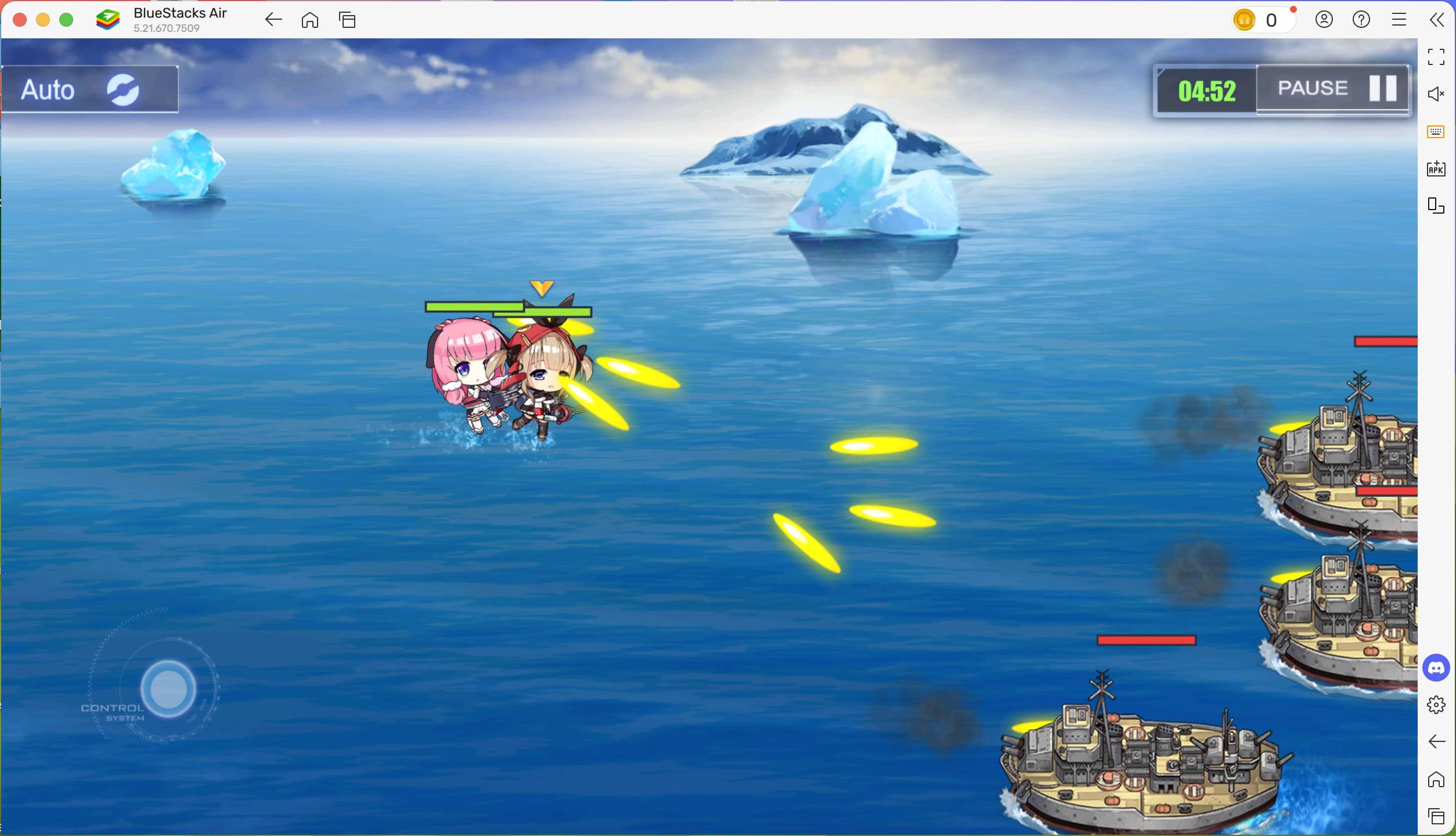Tap the control system joystick circle
Screen dimensions: 1456x836
pos(167,689)
